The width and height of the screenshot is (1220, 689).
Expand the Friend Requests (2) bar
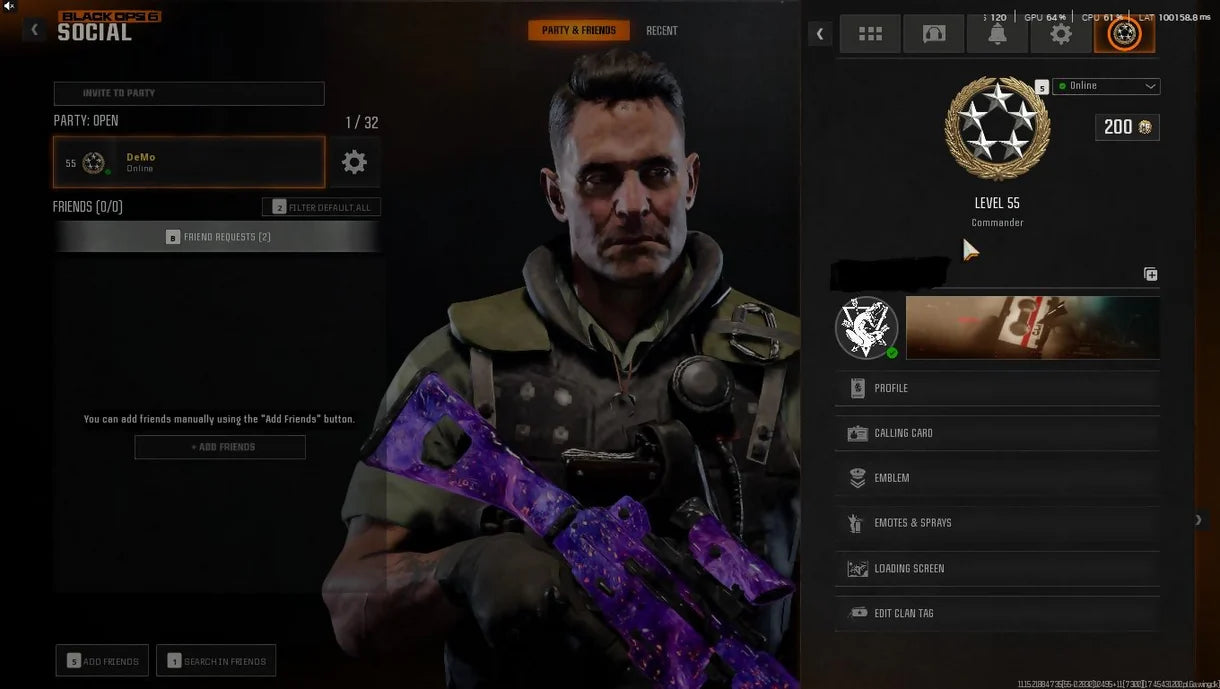[217, 237]
